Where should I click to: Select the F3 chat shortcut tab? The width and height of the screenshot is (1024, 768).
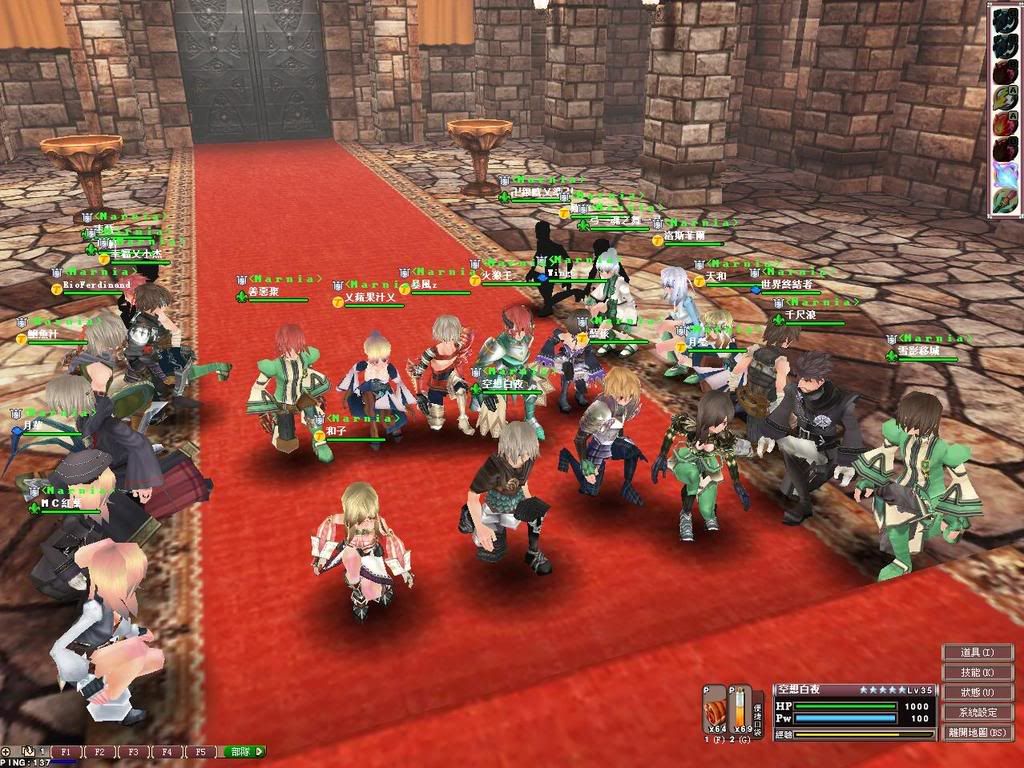coord(133,751)
